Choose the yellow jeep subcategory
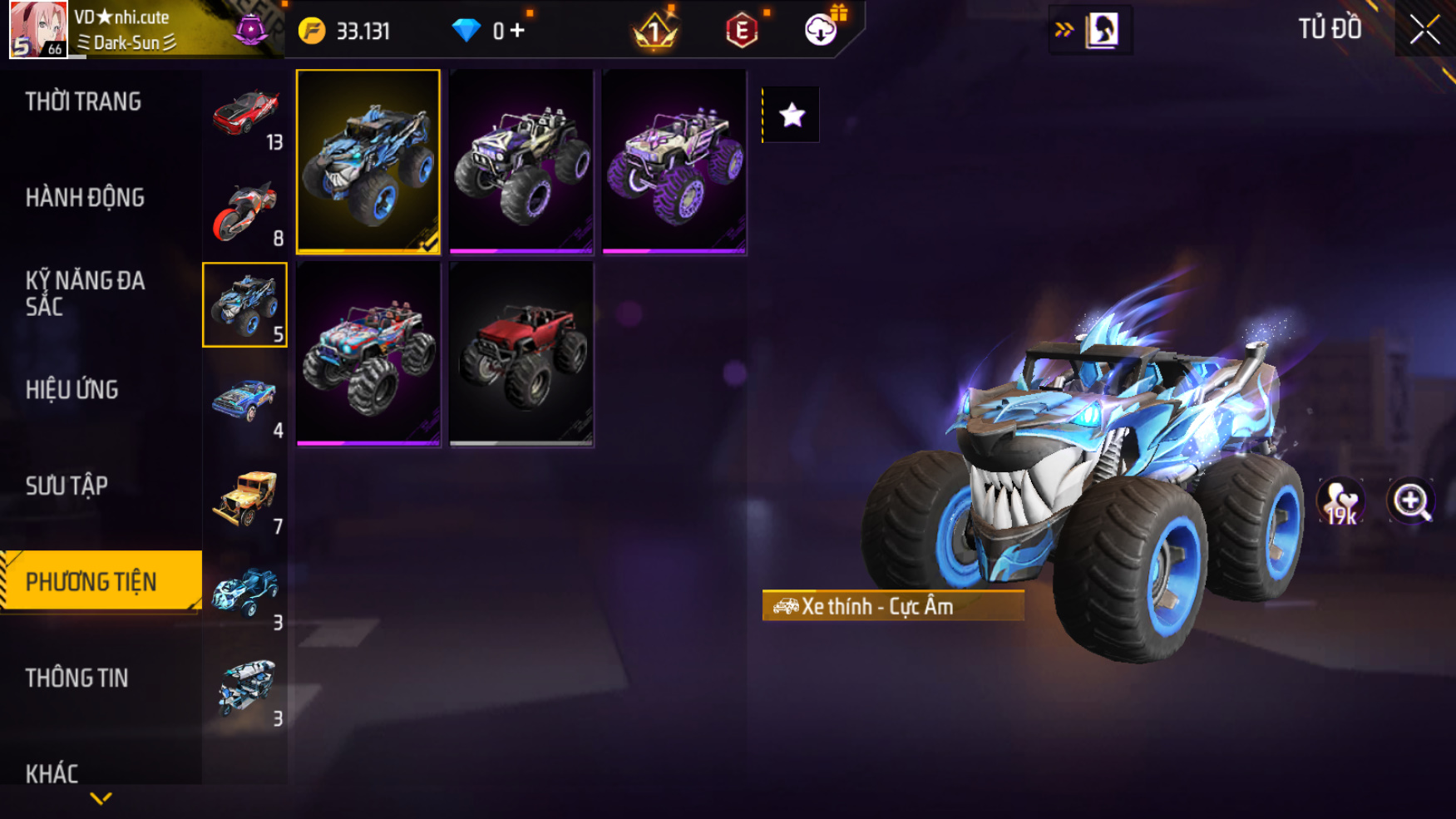This screenshot has width=1456, height=819. click(245, 497)
